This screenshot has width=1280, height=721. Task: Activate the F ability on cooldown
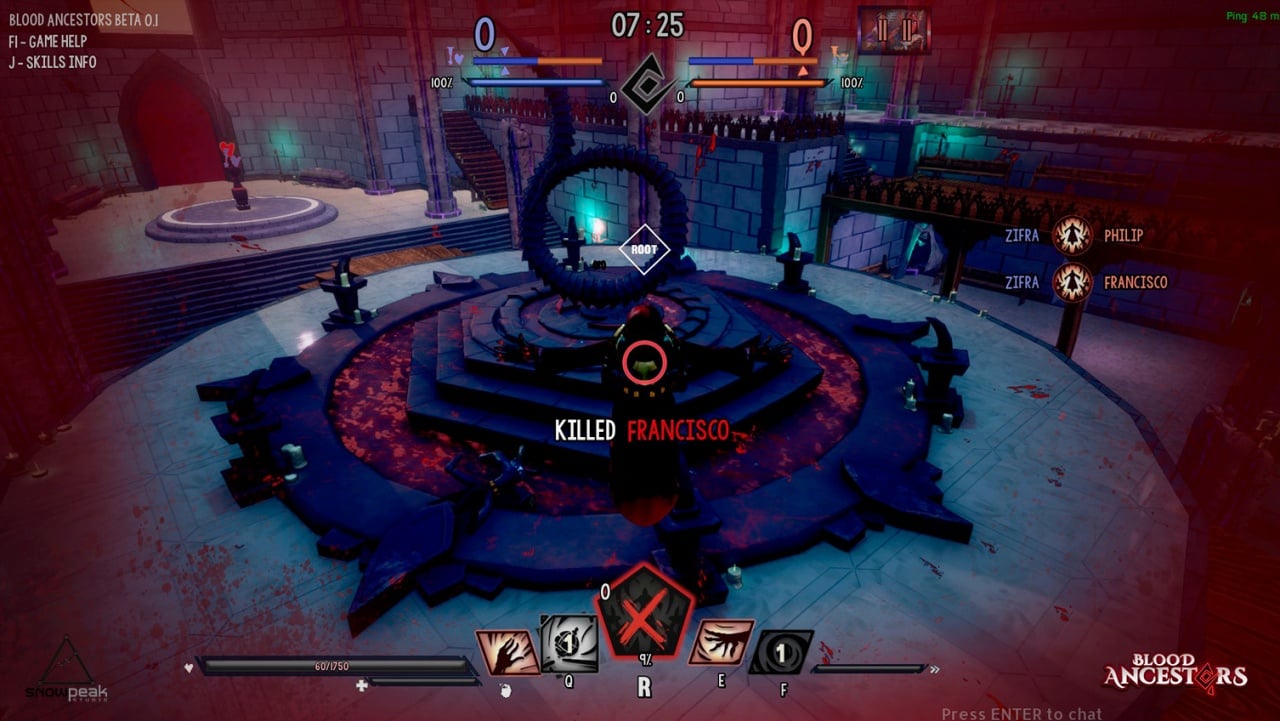pos(781,652)
